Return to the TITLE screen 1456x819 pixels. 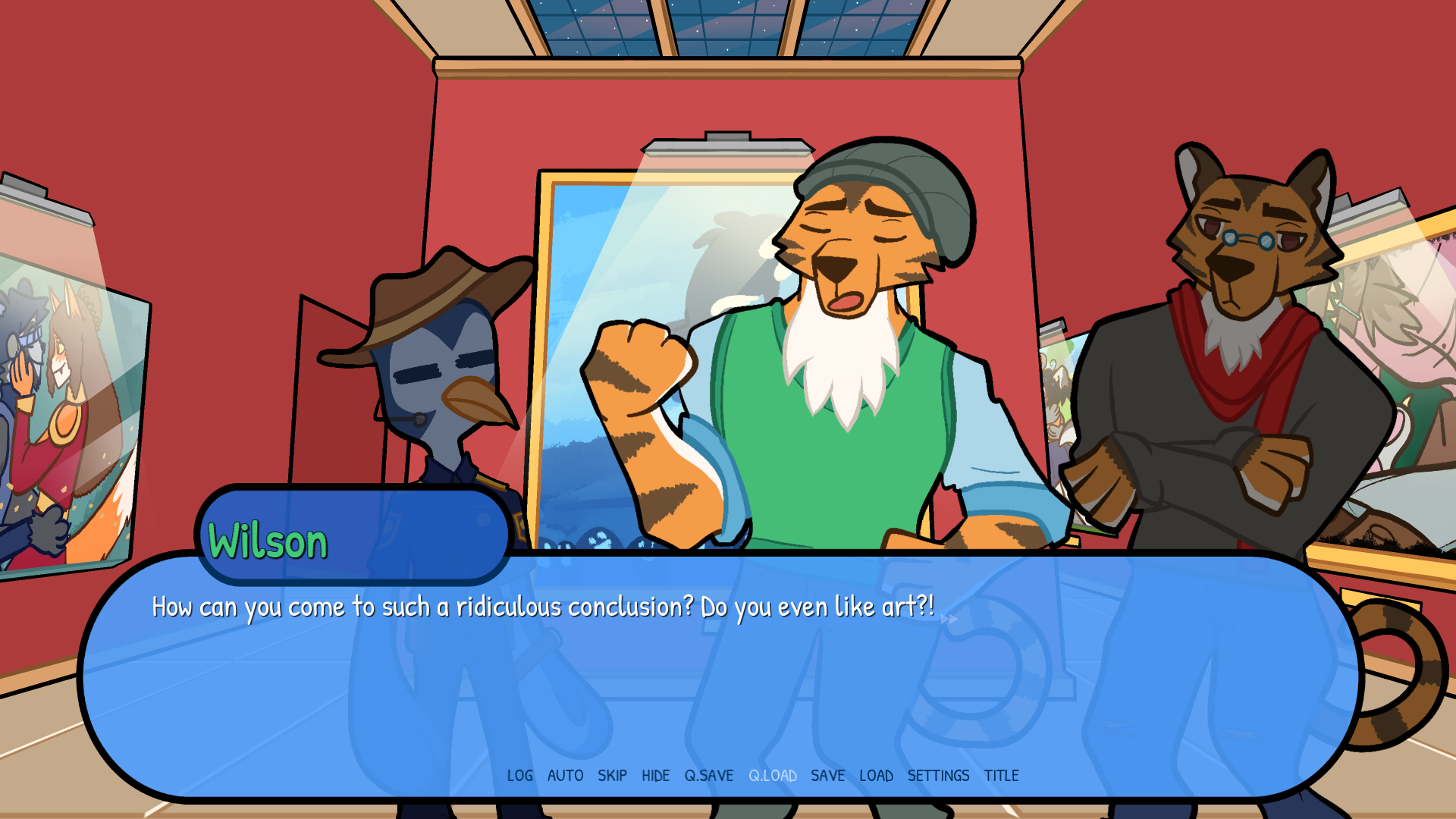click(x=1003, y=776)
